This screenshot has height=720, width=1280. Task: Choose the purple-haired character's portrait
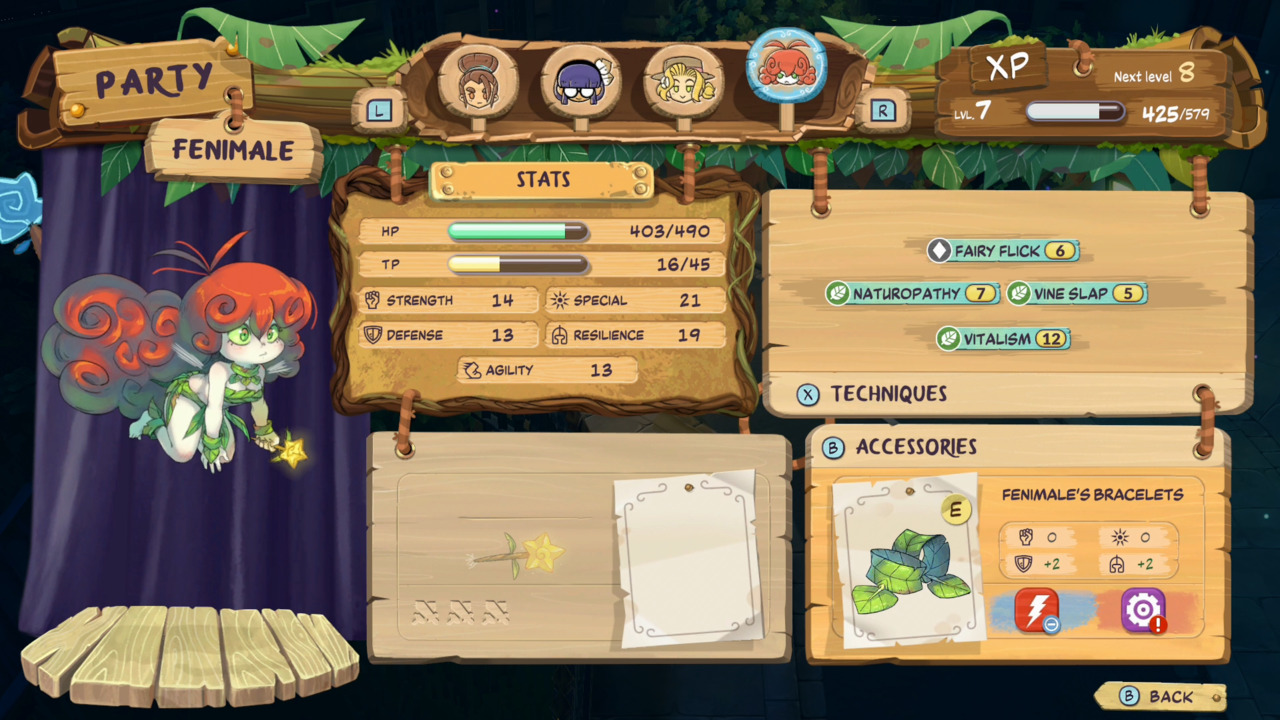tap(581, 80)
